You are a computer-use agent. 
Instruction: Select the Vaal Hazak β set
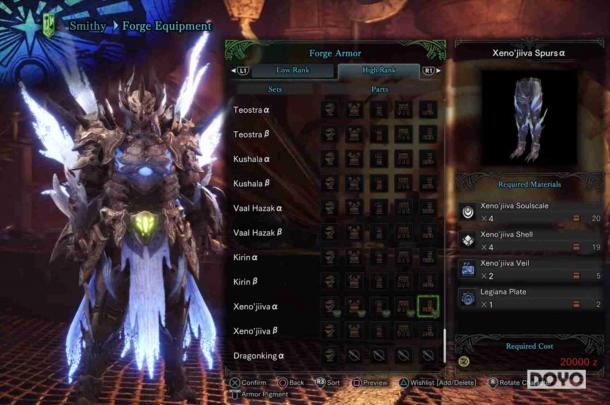(x=258, y=233)
